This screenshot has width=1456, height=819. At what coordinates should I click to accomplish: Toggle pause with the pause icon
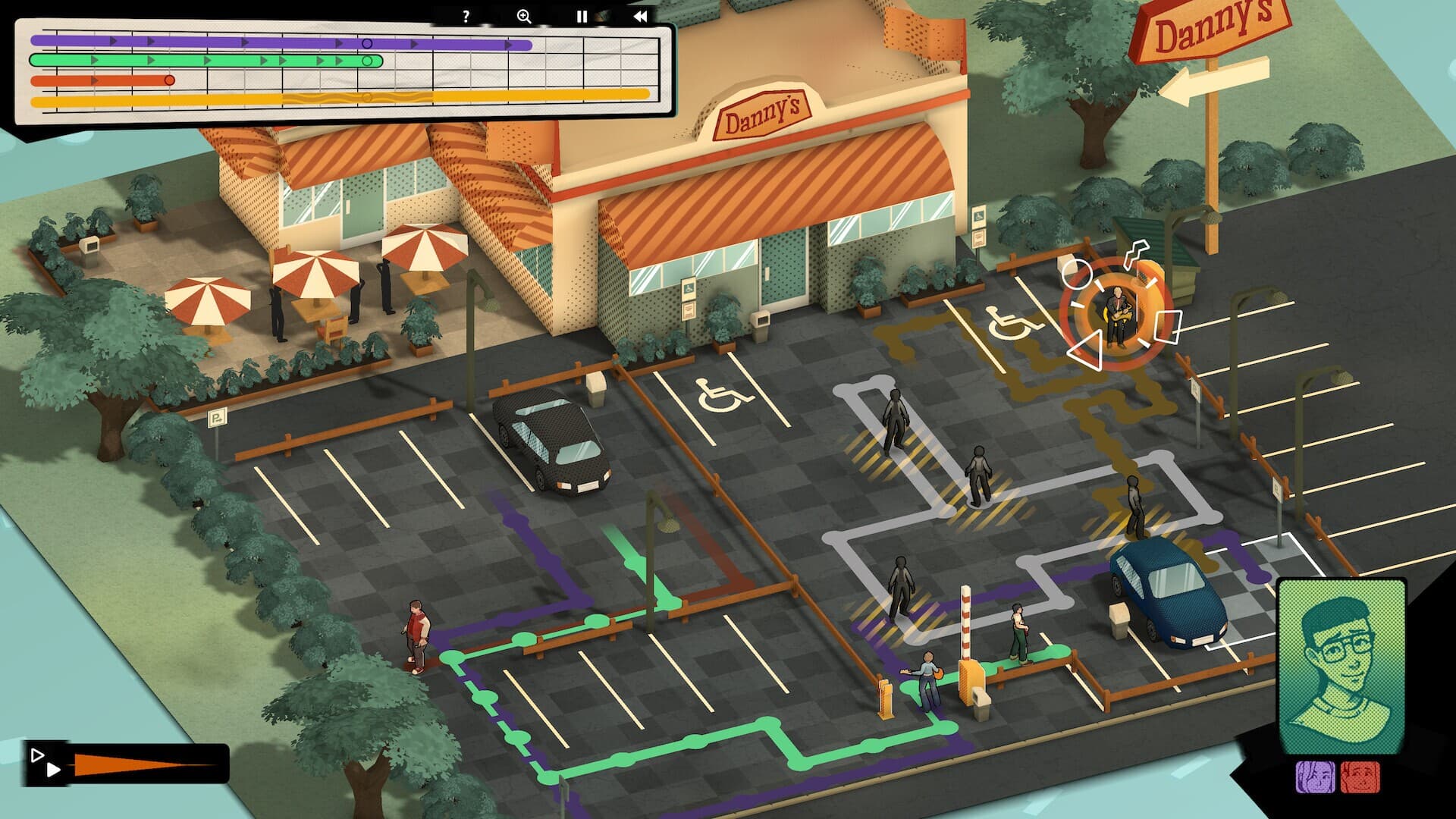(581, 14)
